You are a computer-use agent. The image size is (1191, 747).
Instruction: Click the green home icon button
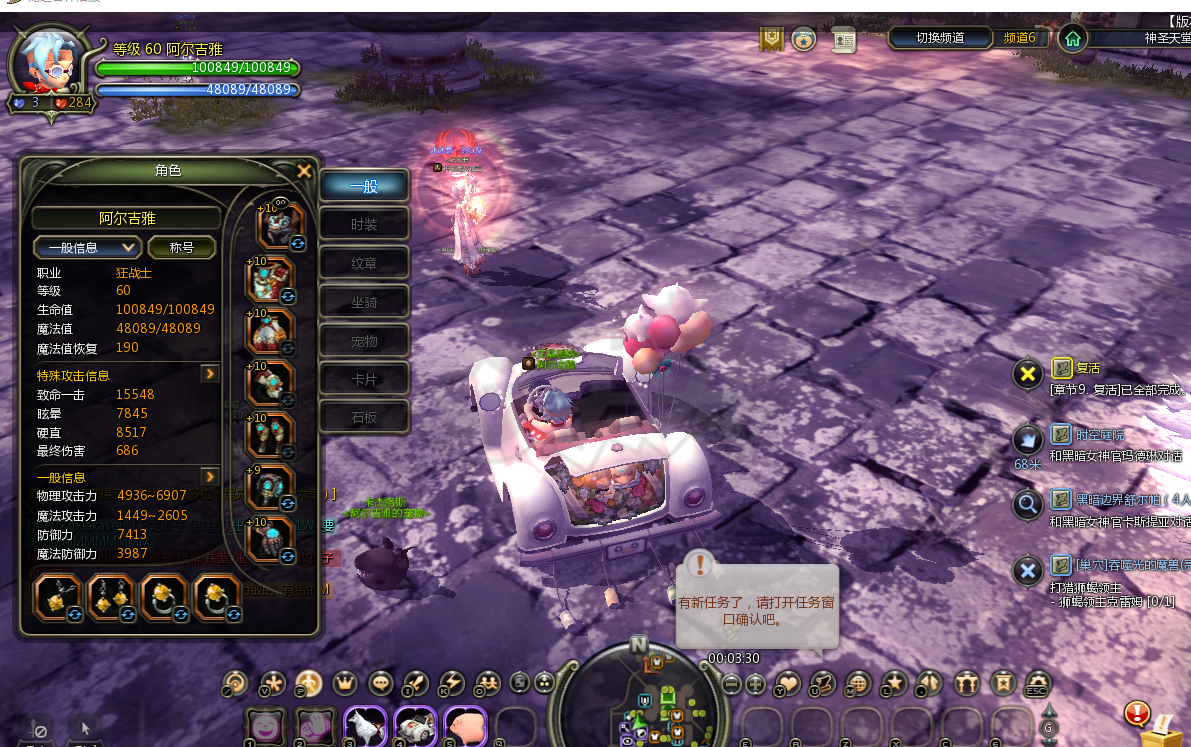tap(1072, 39)
